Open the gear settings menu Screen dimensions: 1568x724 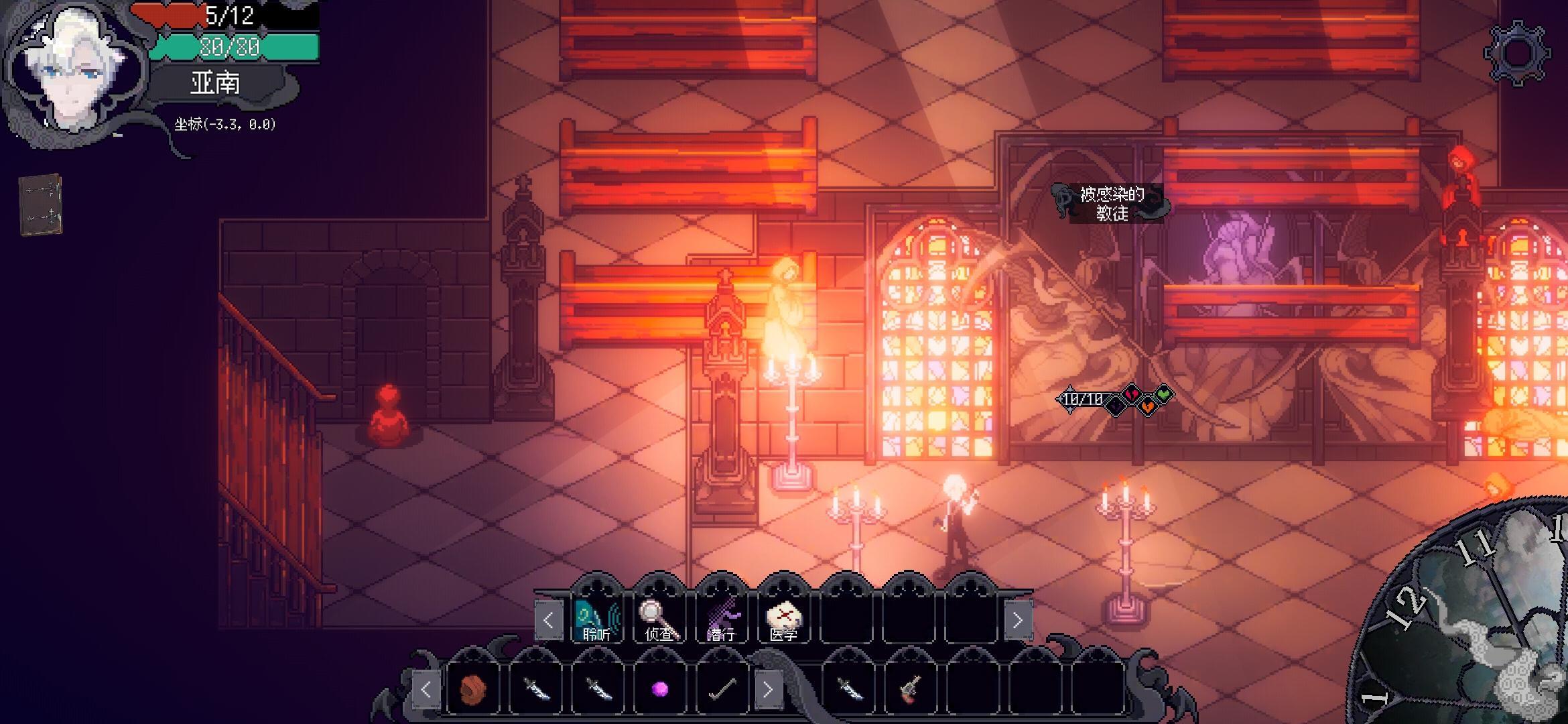point(1517,54)
